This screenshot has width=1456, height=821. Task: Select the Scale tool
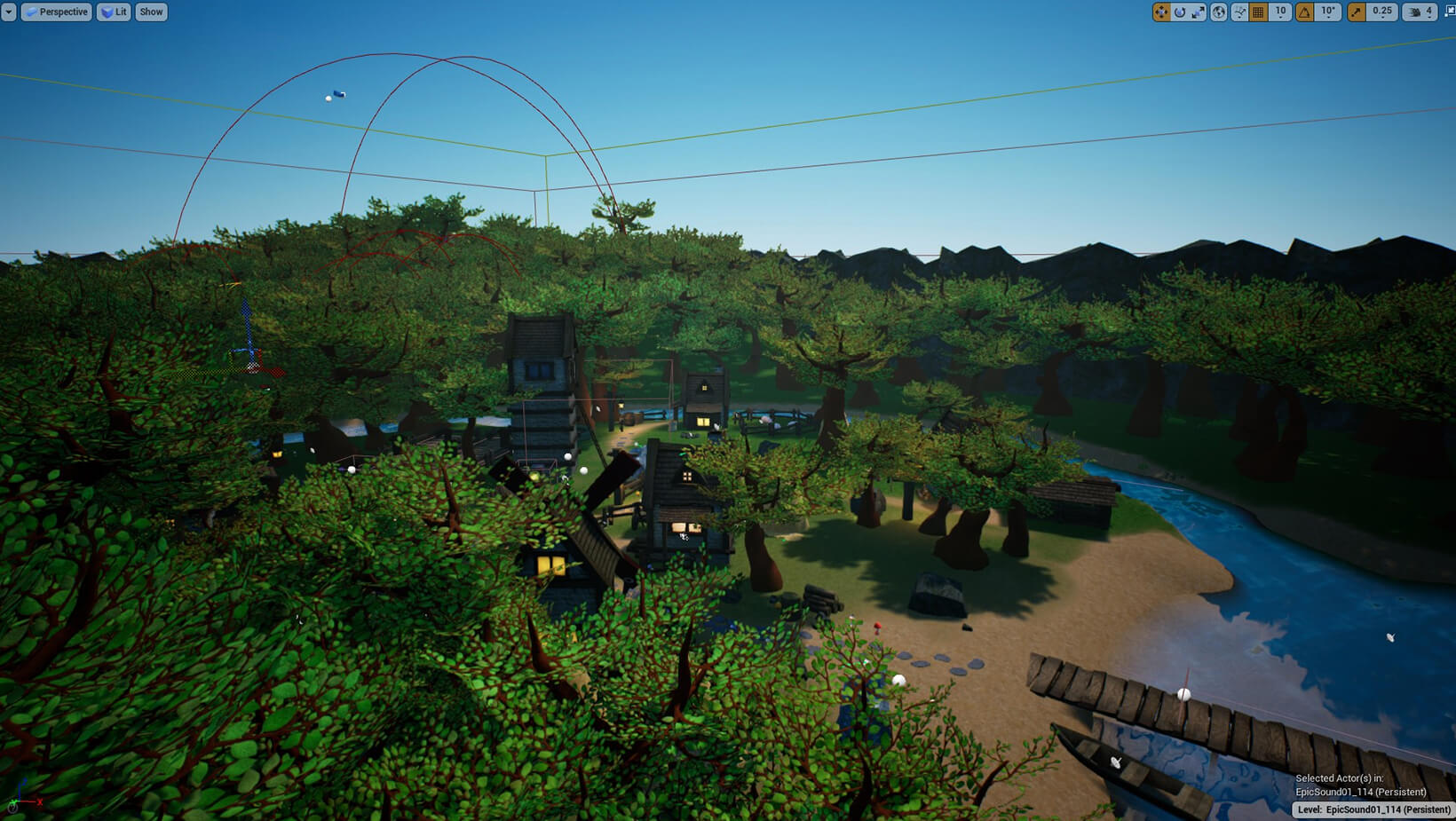[x=1198, y=12]
